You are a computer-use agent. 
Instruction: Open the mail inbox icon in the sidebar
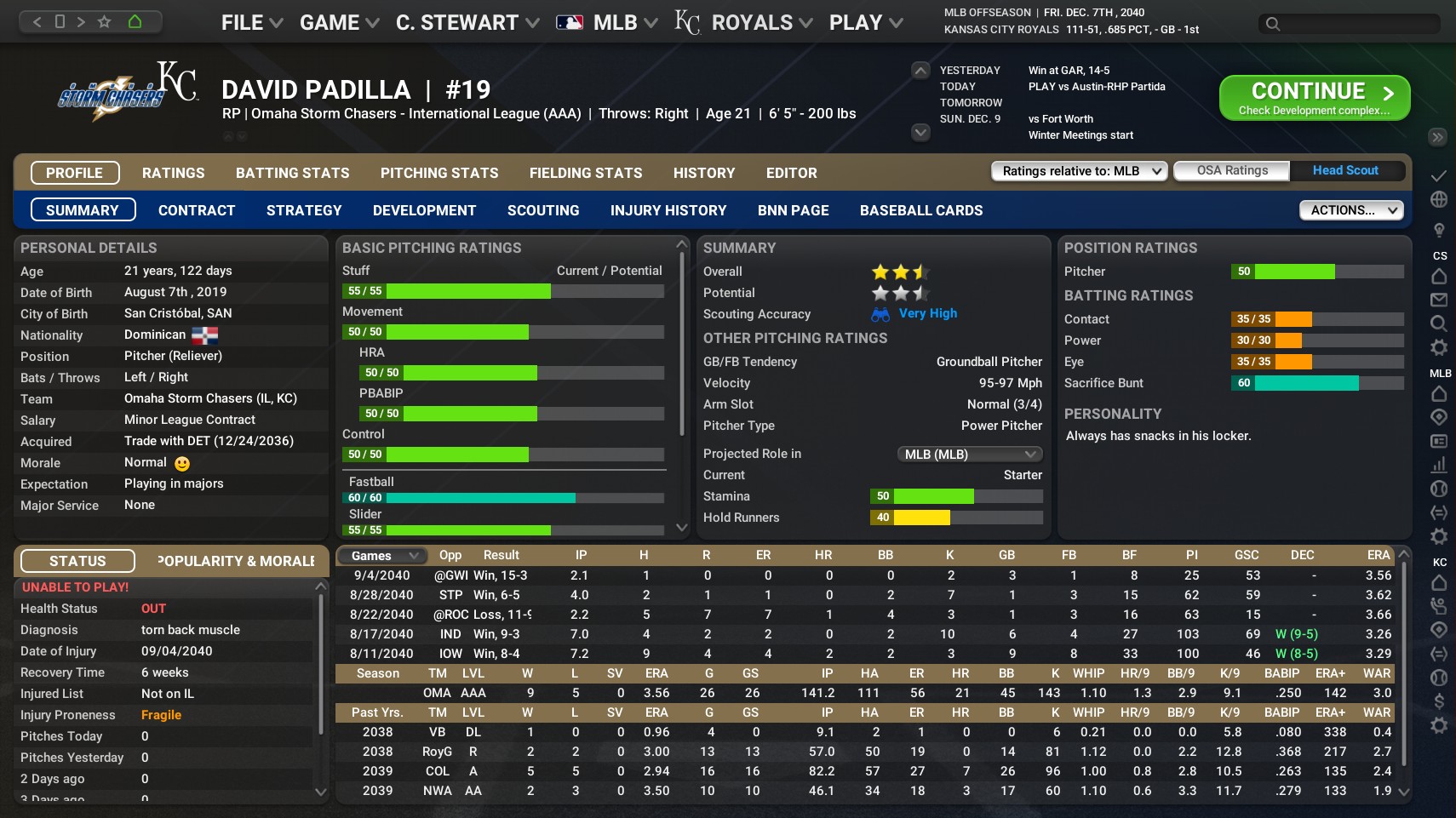[x=1439, y=300]
